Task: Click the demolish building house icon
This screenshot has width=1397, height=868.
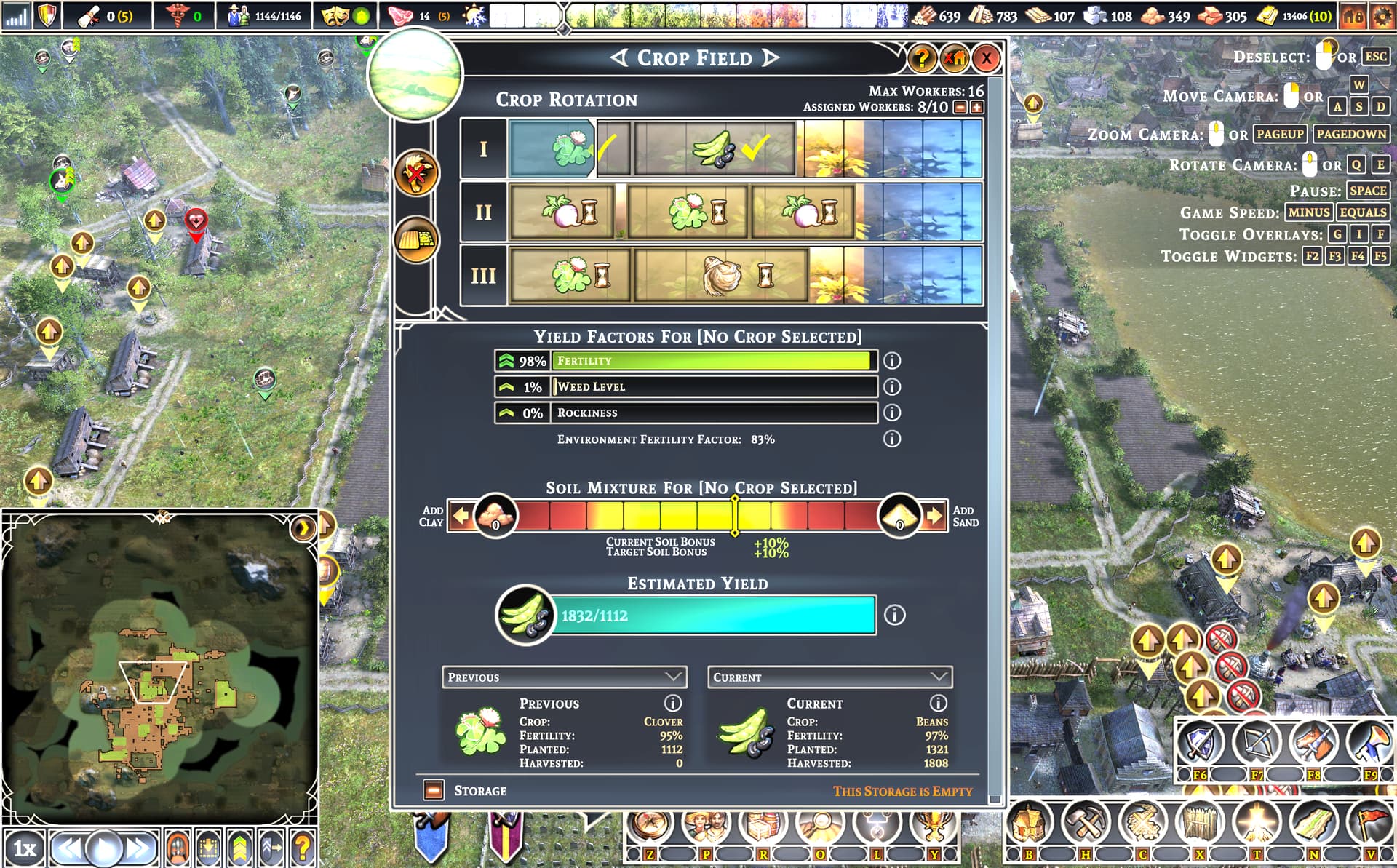Action: [x=954, y=58]
